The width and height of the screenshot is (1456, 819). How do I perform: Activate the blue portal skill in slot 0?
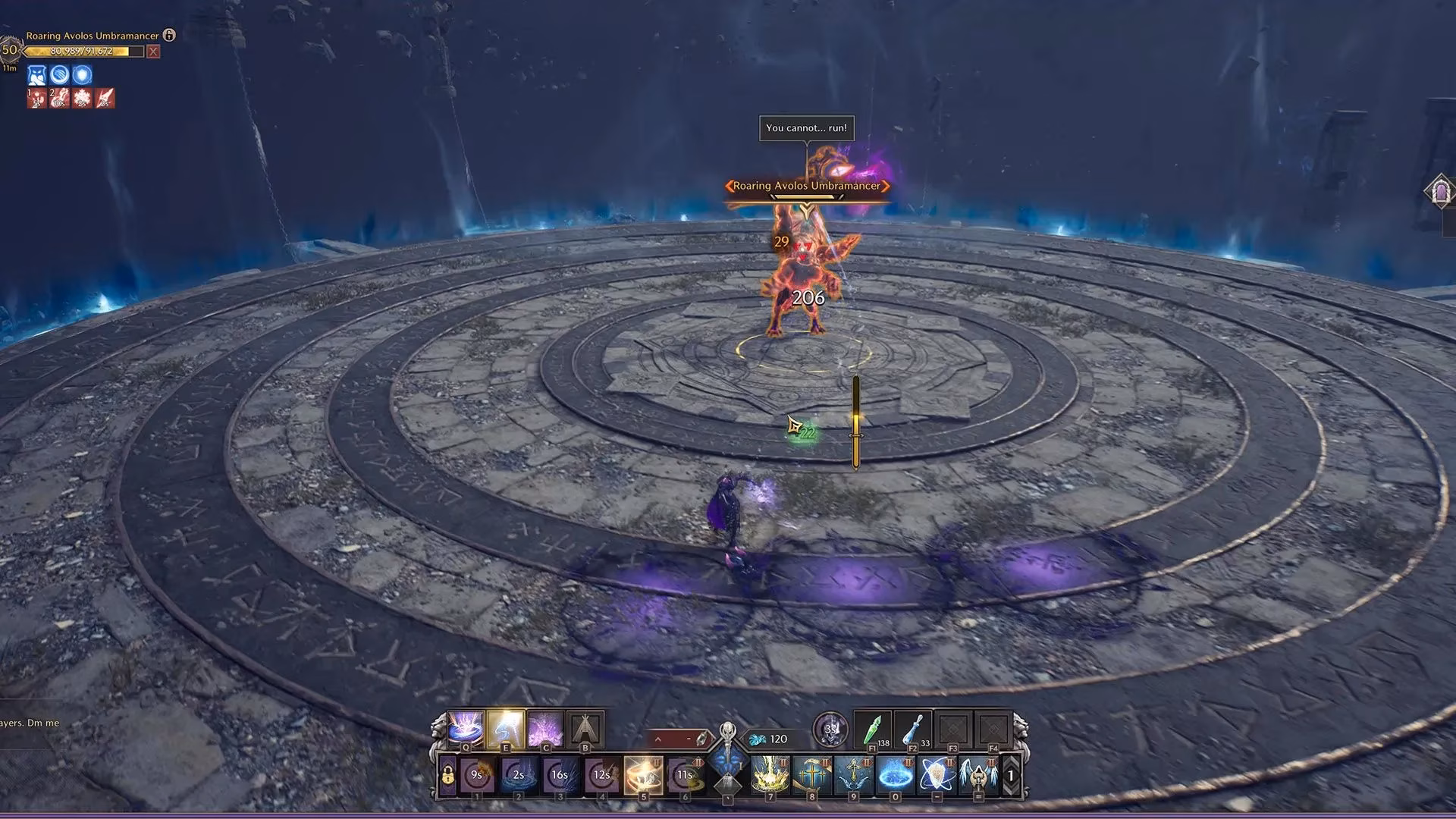click(x=894, y=775)
